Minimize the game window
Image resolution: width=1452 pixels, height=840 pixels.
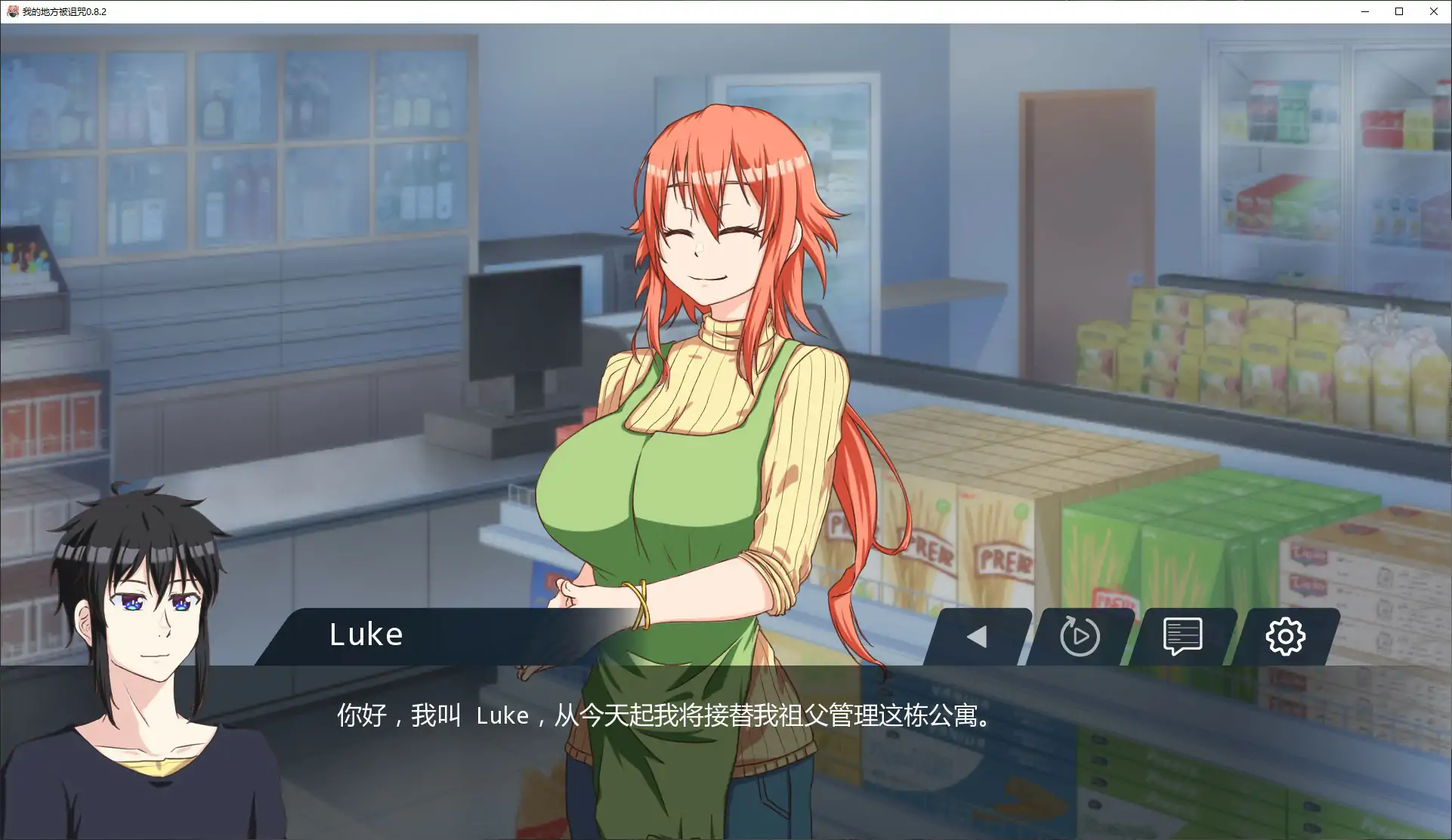(1364, 11)
